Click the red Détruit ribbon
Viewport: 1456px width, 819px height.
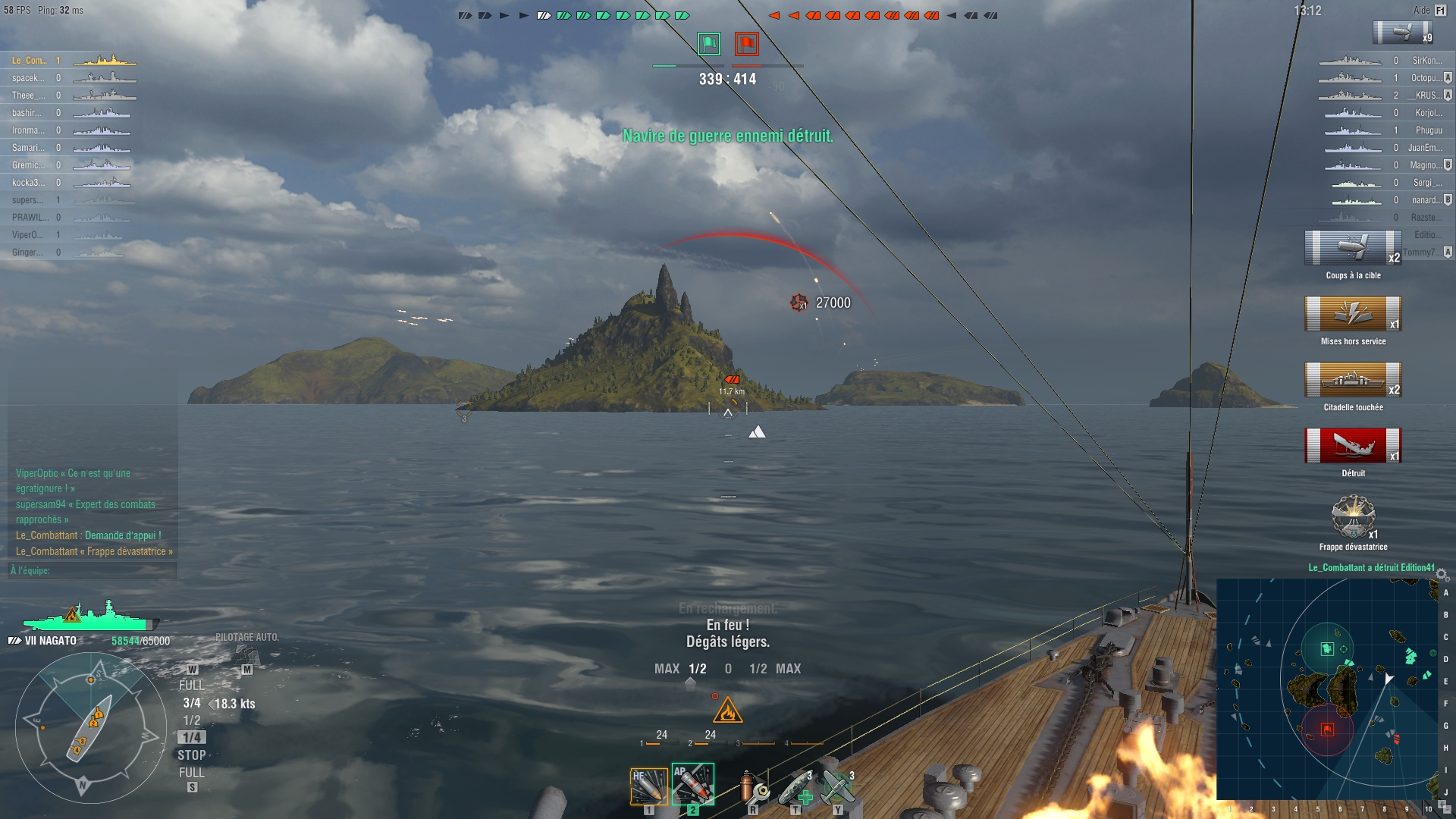click(x=1353, y=446)
